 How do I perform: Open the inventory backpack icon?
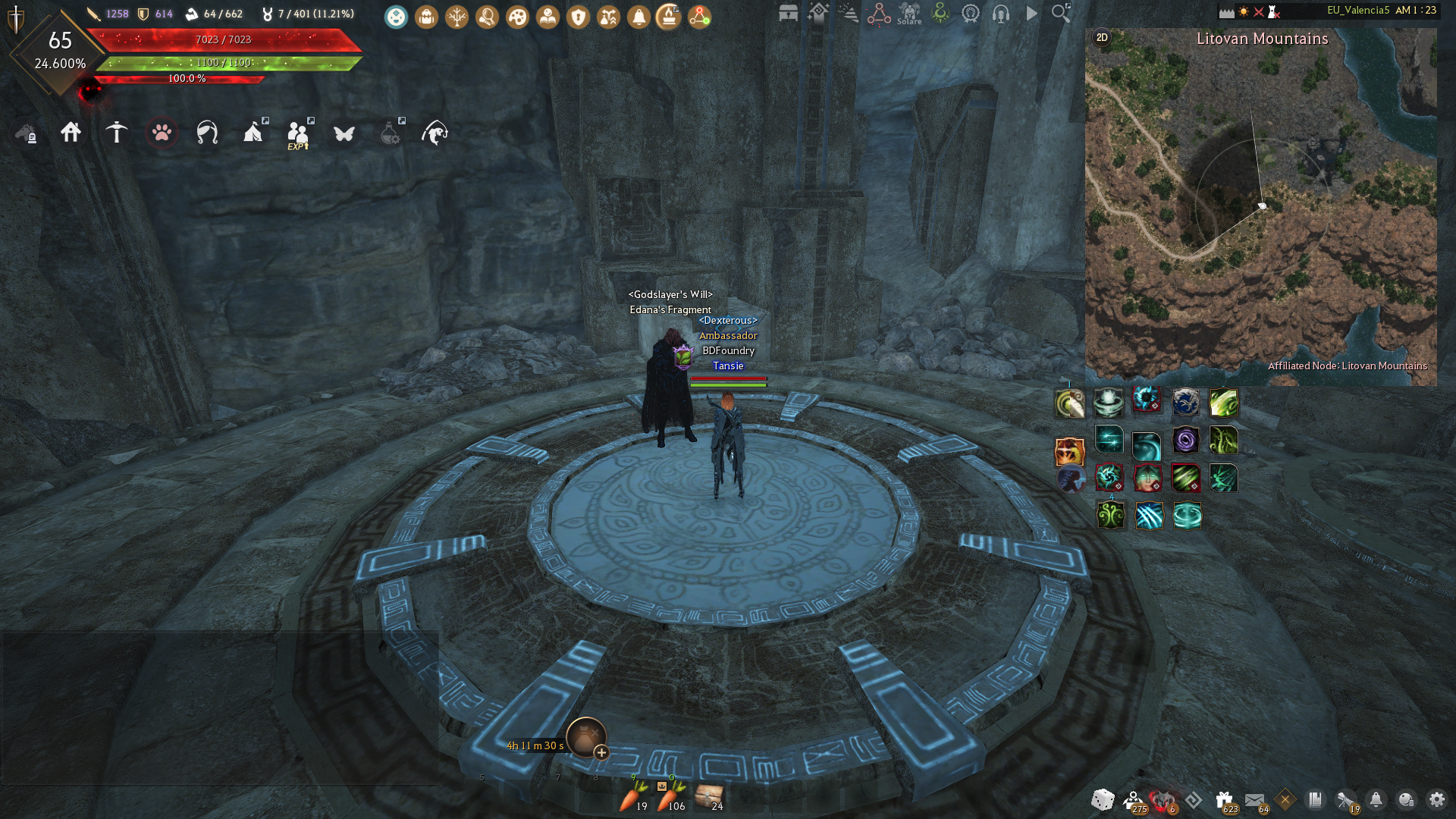pyautogui.click(x=426, y=17)
